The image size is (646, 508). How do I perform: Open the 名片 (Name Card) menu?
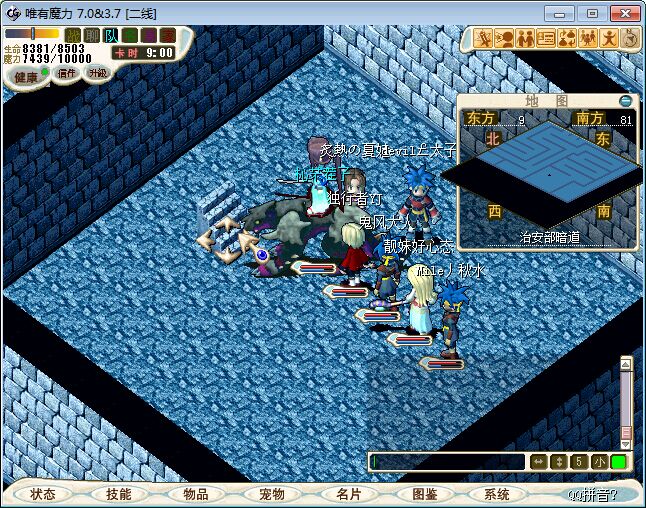[347, 494]
